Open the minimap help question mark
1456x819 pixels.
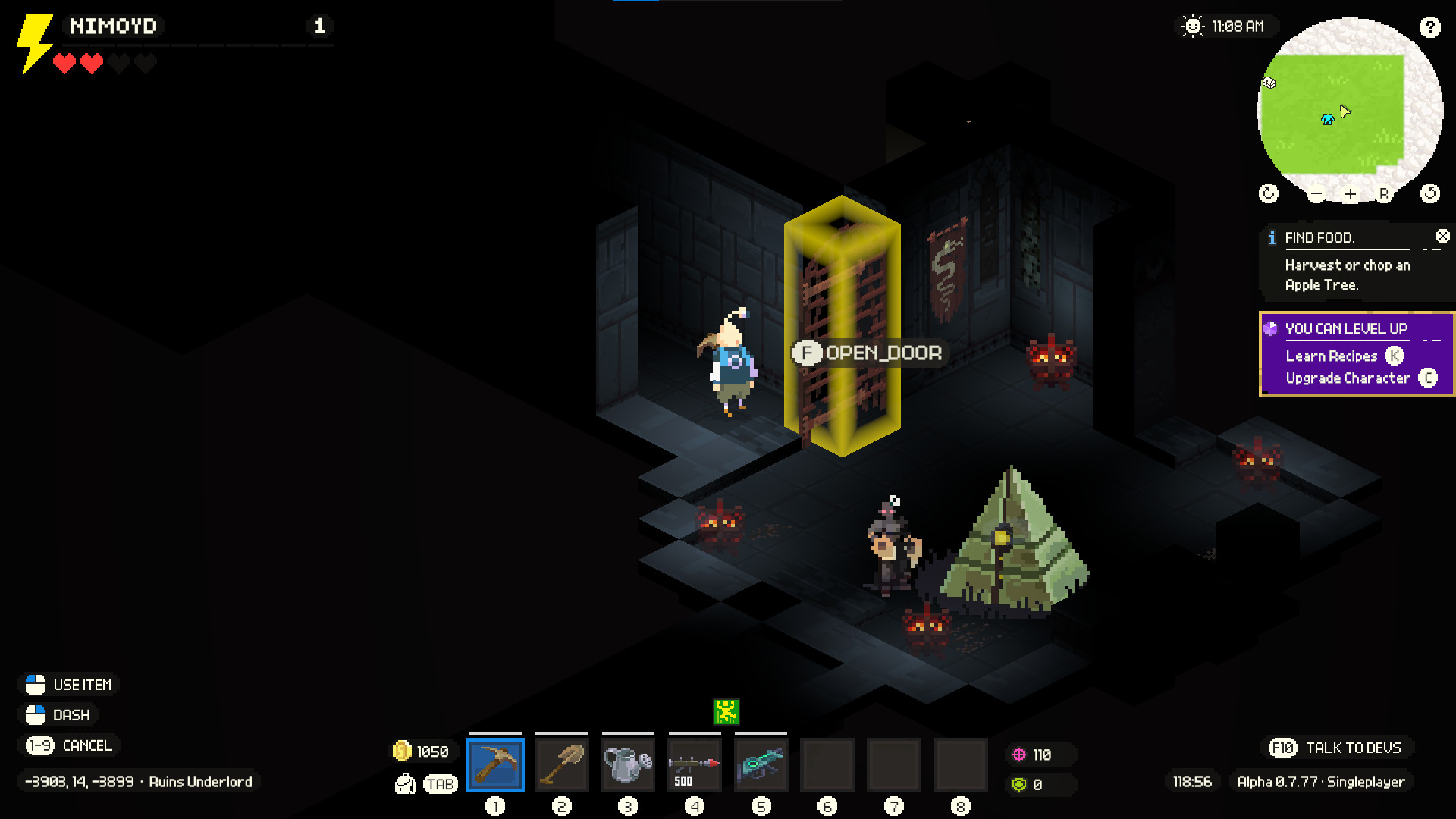(1431, 27)
